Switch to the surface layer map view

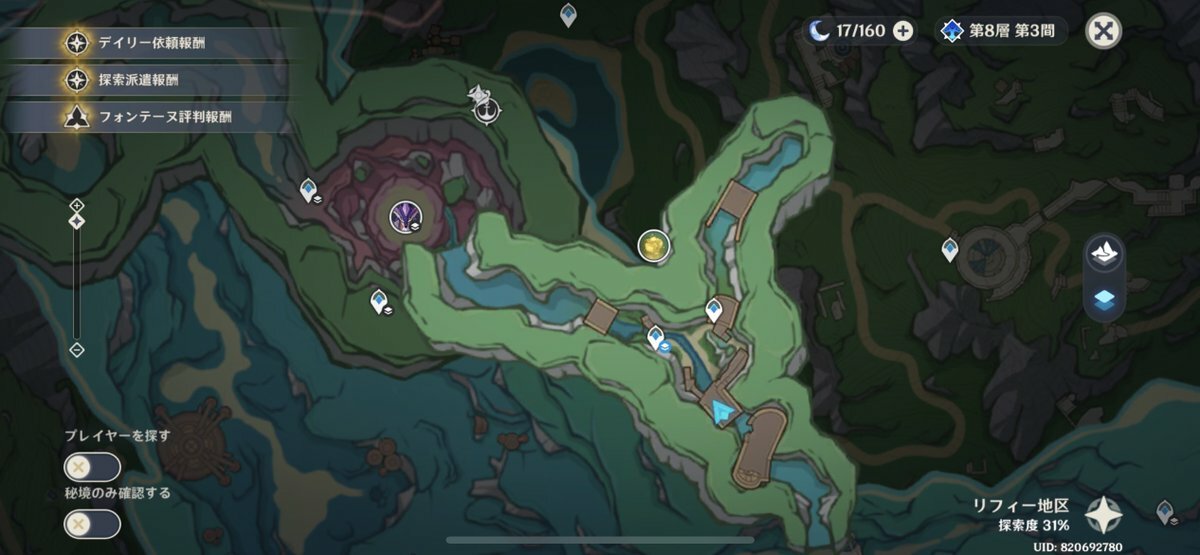click(x=1105, y=252)
